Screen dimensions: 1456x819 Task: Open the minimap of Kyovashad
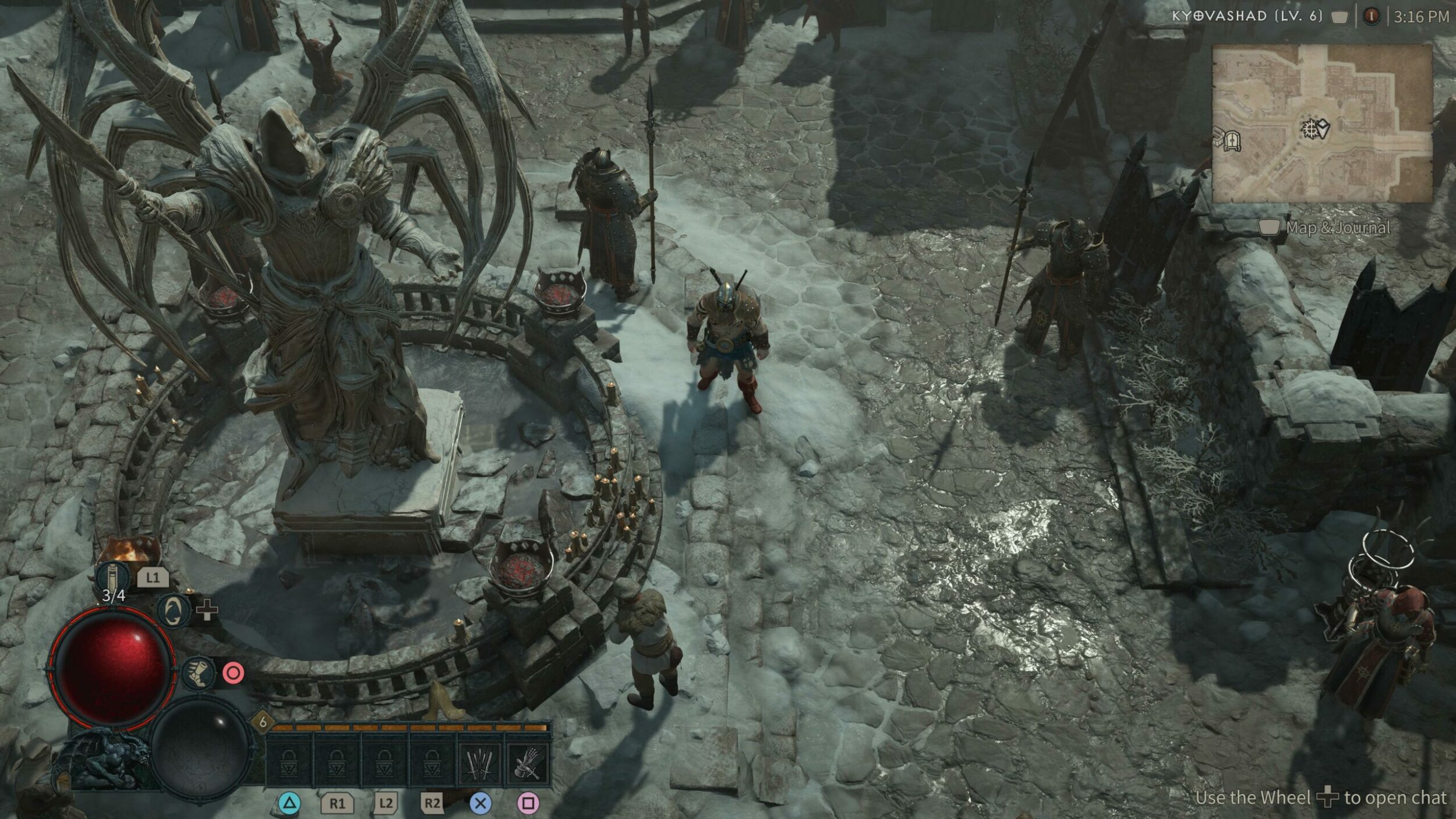point(1321,123)
